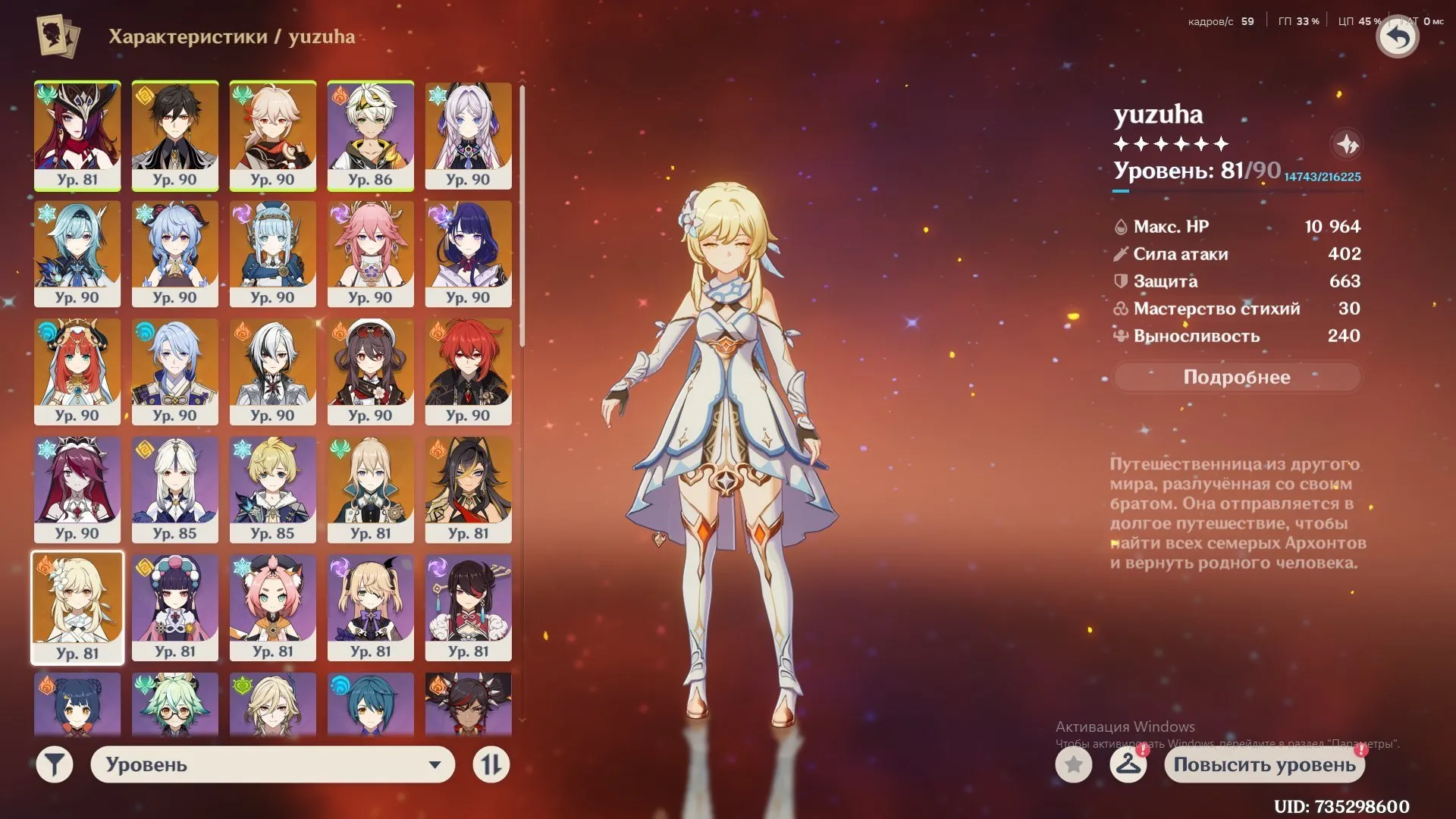Select Nilou's portrait in the third row

[x=77, y=372]
